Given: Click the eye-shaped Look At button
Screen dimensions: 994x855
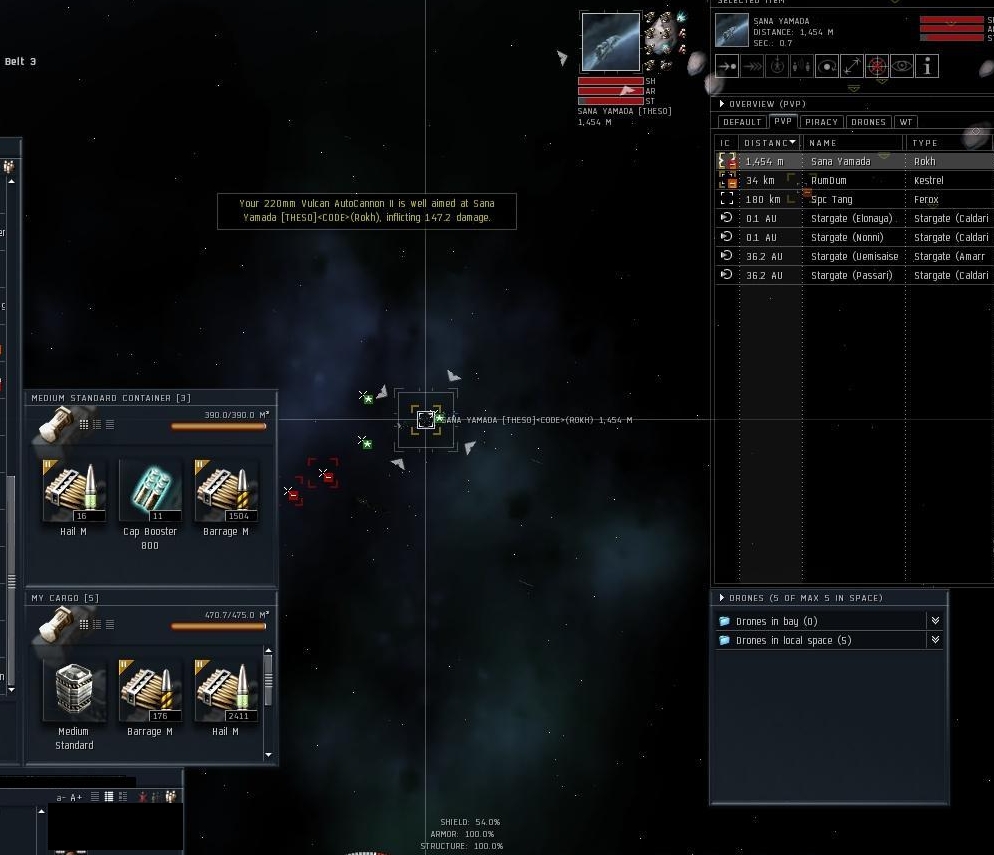Looking at the screenshot, I should click(902, 67).
